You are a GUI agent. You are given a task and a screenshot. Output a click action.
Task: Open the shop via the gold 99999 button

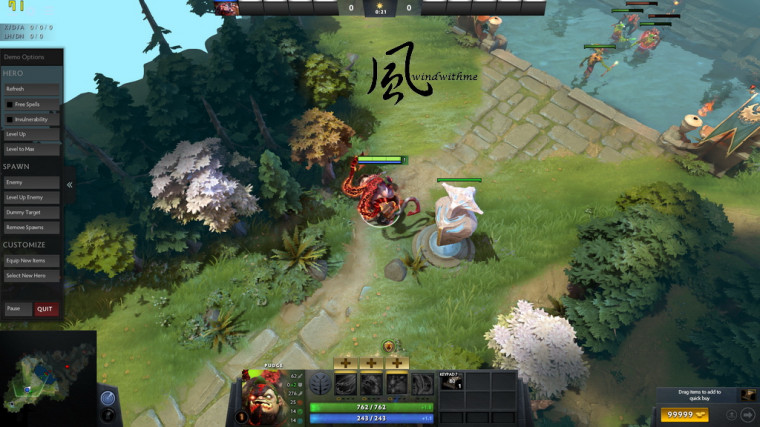pyautogui.click(x=686, y=414)
